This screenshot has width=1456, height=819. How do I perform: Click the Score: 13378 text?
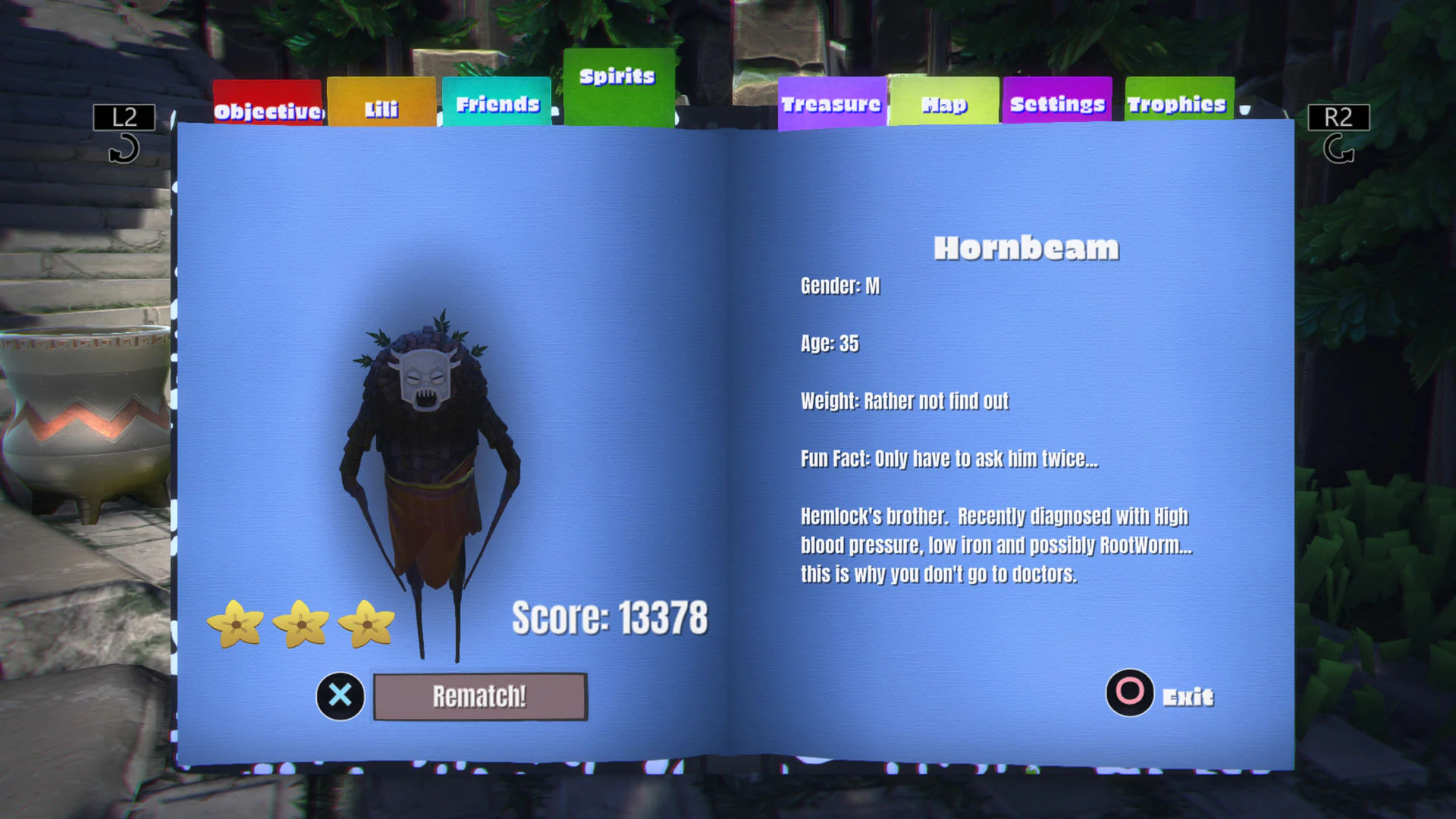click(x=609, y=617)
